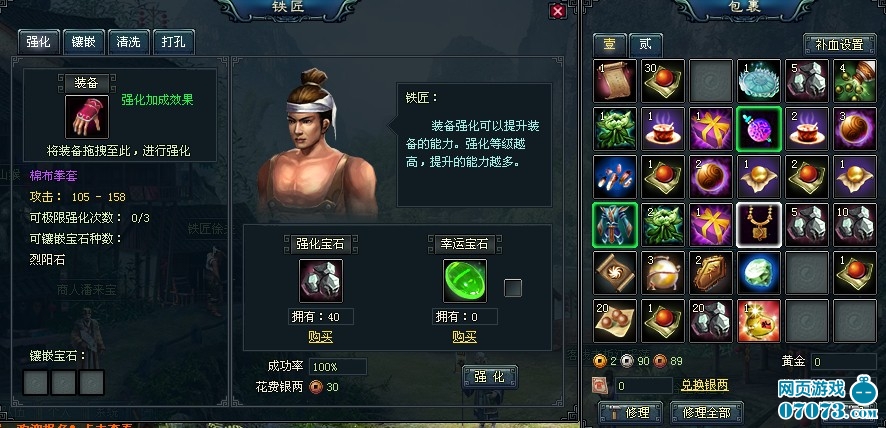Screen dimensions: 886x428
Task: Click the 修理全部 button
Action: coord(710,412)
